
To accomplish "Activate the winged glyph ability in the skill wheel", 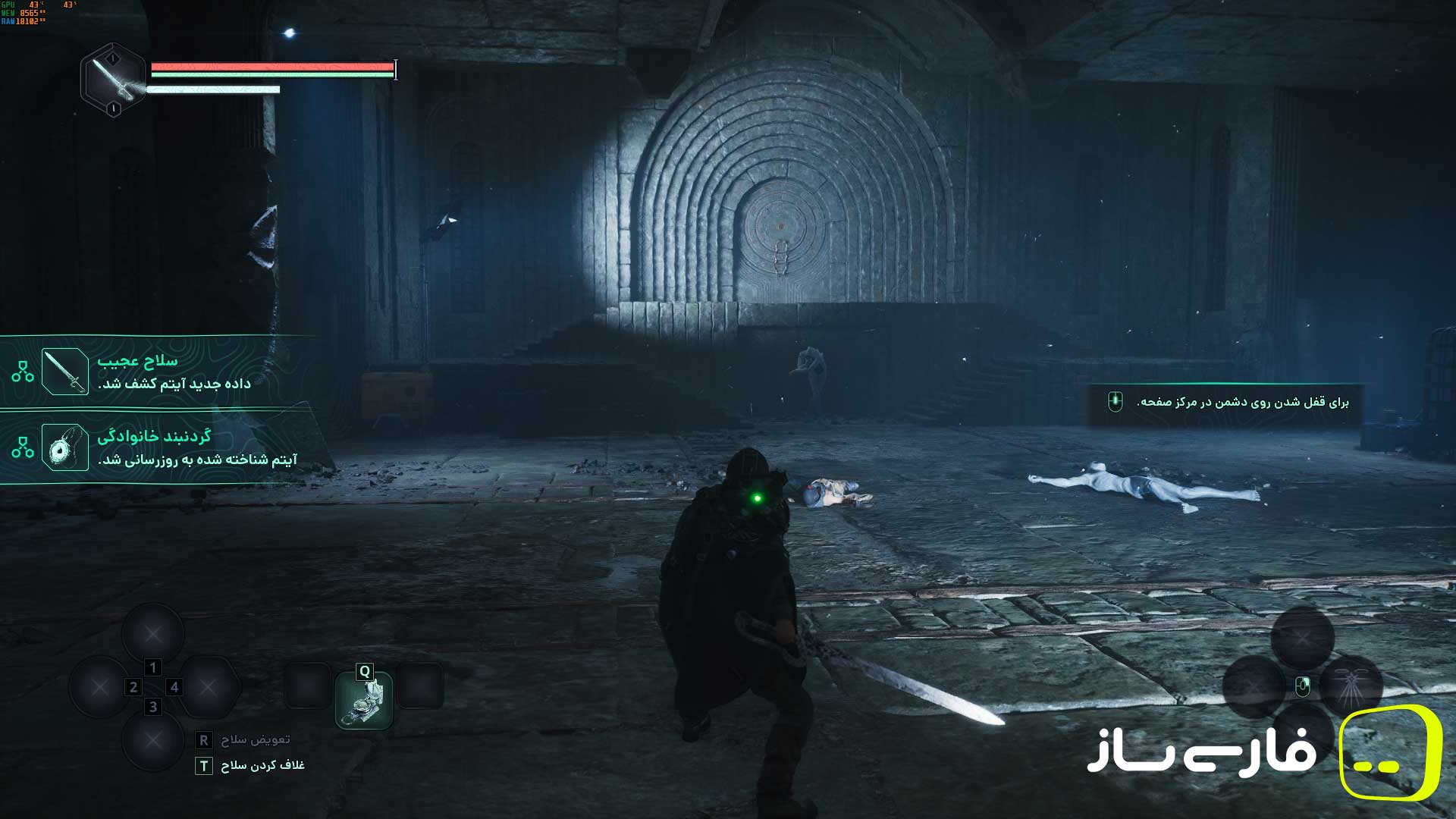I will pos(1351,687).
